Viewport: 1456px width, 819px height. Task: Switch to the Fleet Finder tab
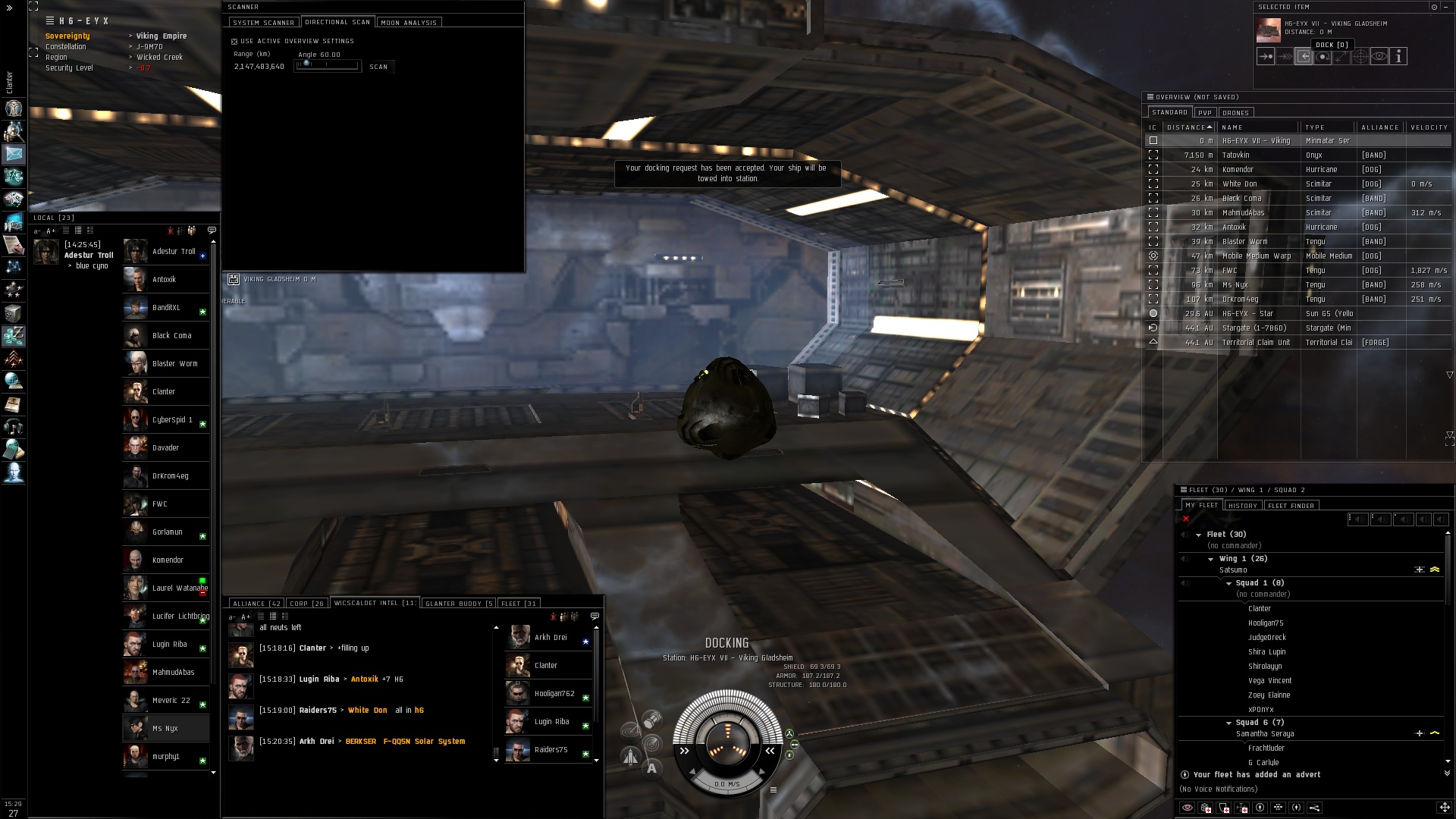[1291, 506]
